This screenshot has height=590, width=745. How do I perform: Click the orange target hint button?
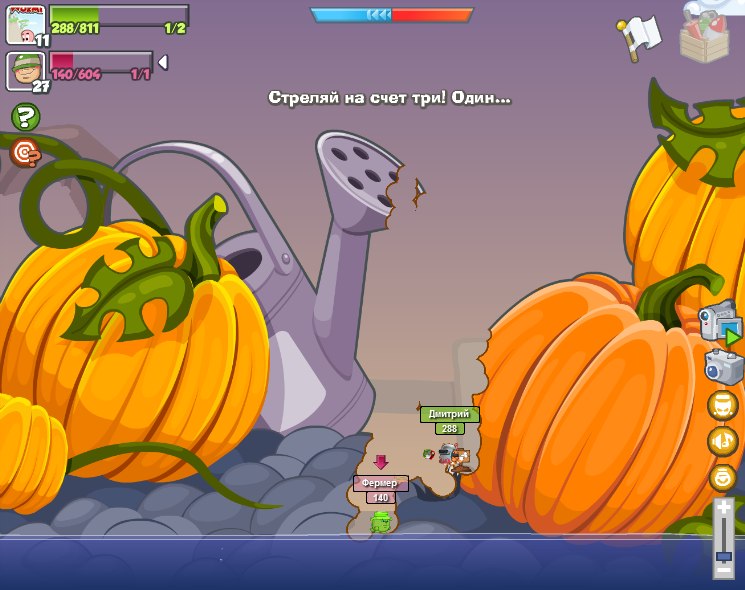click(x=25, y=152)
